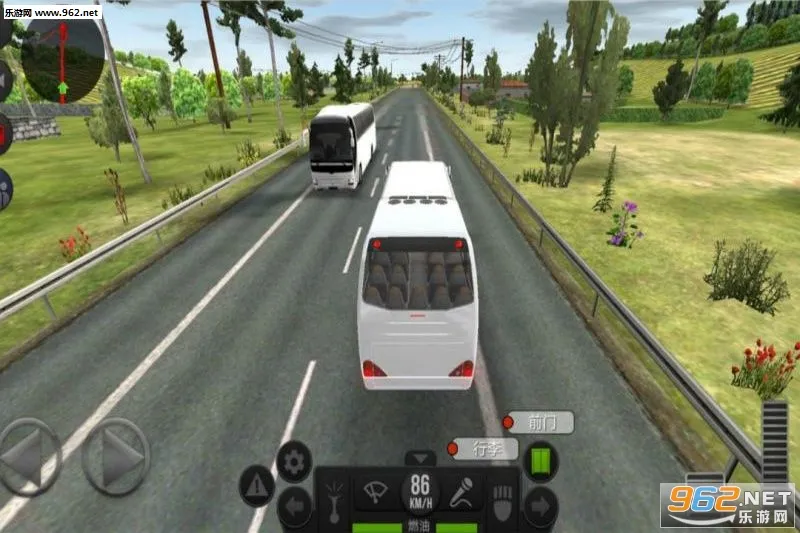Activate the left turn signal arrow

(x=294, y=507)
